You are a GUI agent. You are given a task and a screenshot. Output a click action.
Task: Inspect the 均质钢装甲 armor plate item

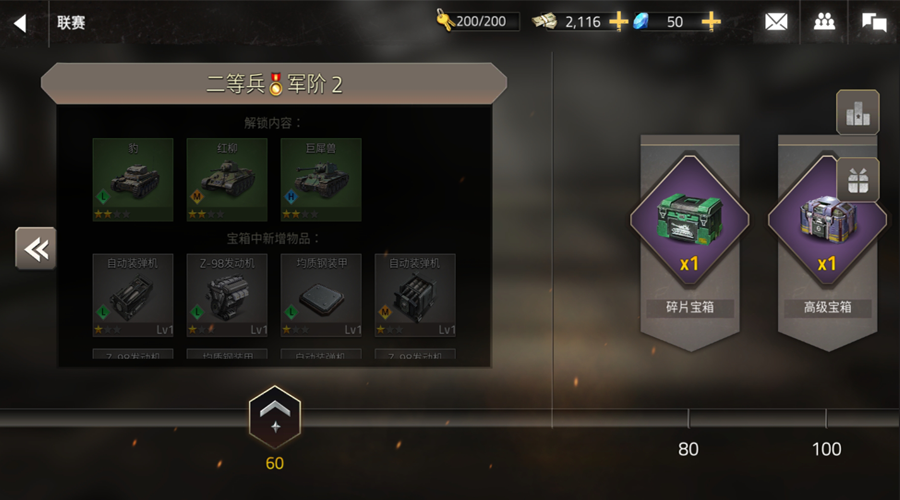coord(321,295)
